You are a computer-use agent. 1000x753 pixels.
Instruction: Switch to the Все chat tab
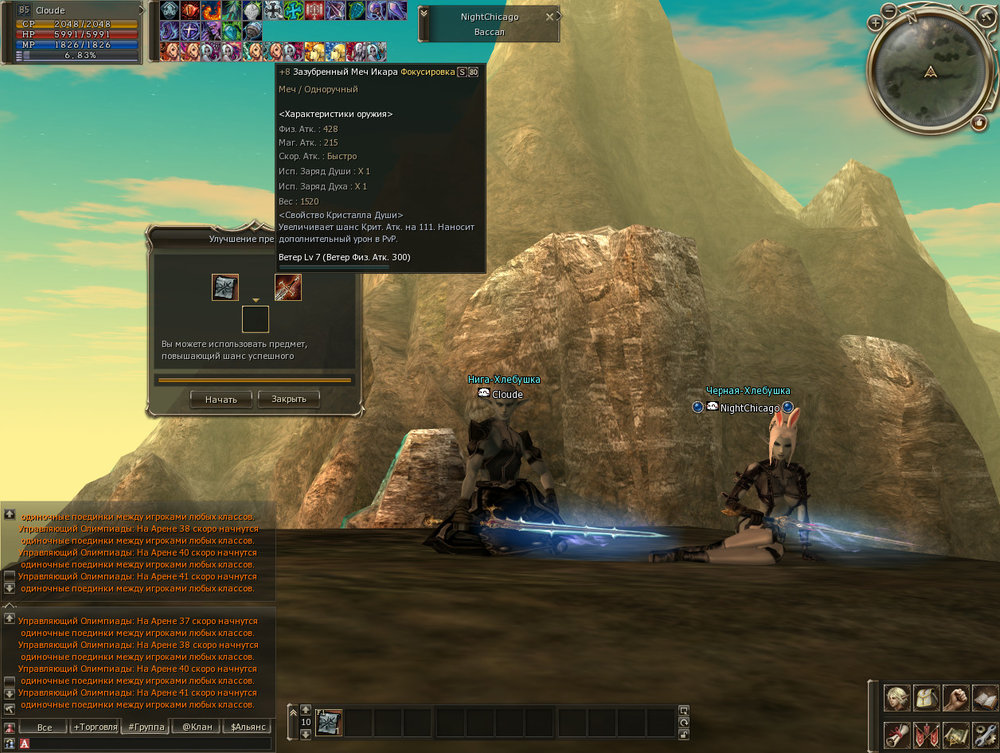click(x=43, y=727)
